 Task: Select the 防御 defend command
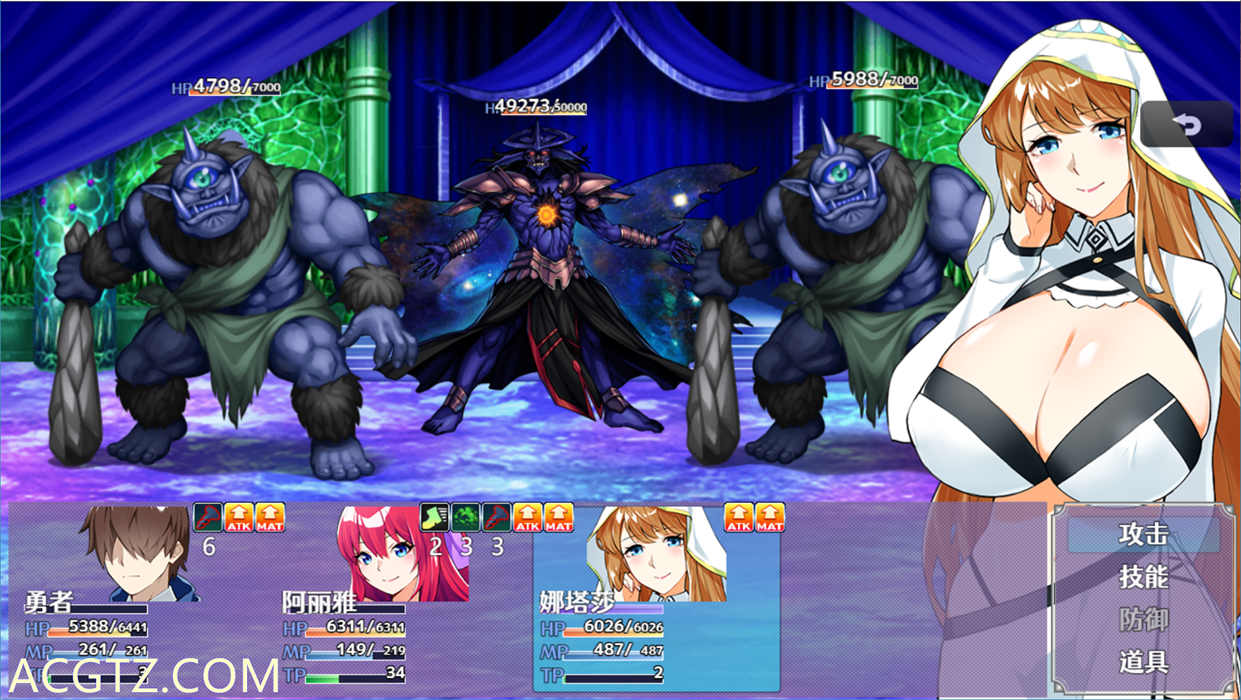pyautogui.click(x=1143, y=619)
